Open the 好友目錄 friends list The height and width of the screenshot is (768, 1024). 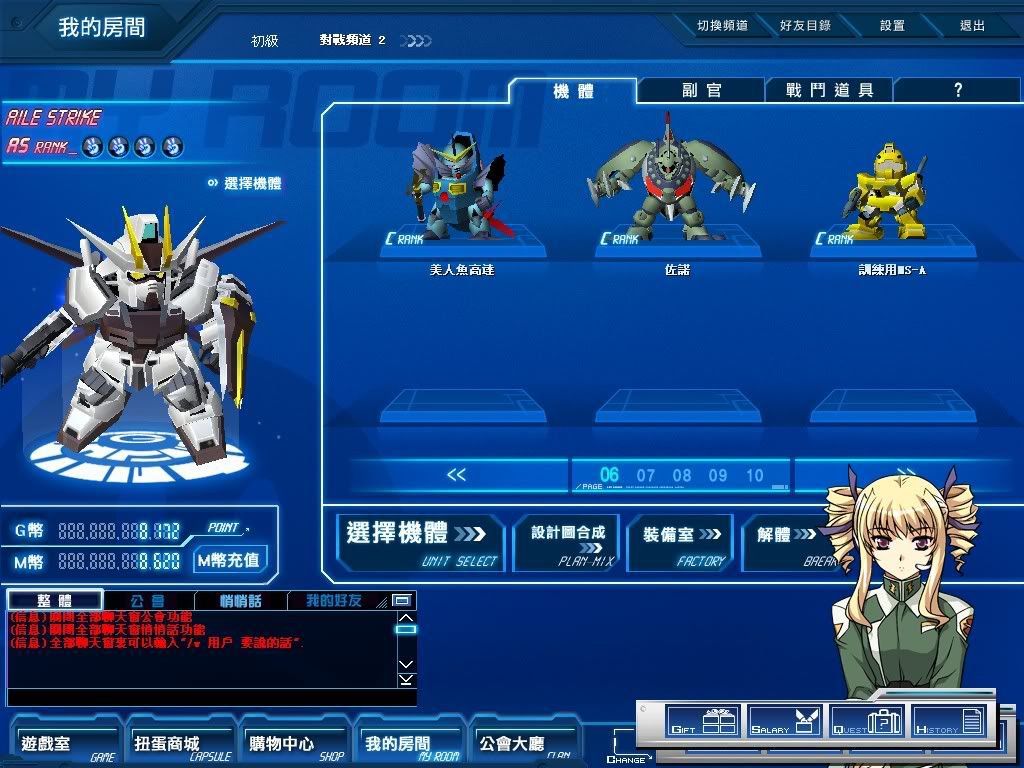tap(805, 26)
